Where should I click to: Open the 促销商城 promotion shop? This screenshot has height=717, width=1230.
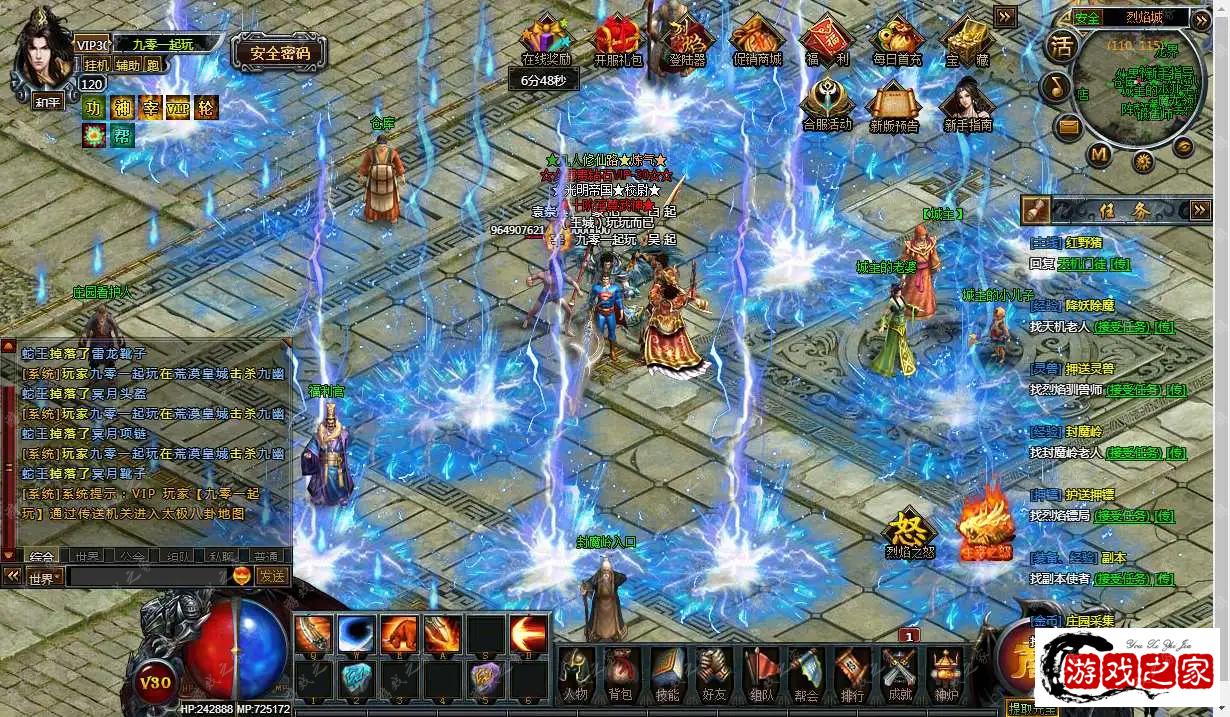(756, 42)
